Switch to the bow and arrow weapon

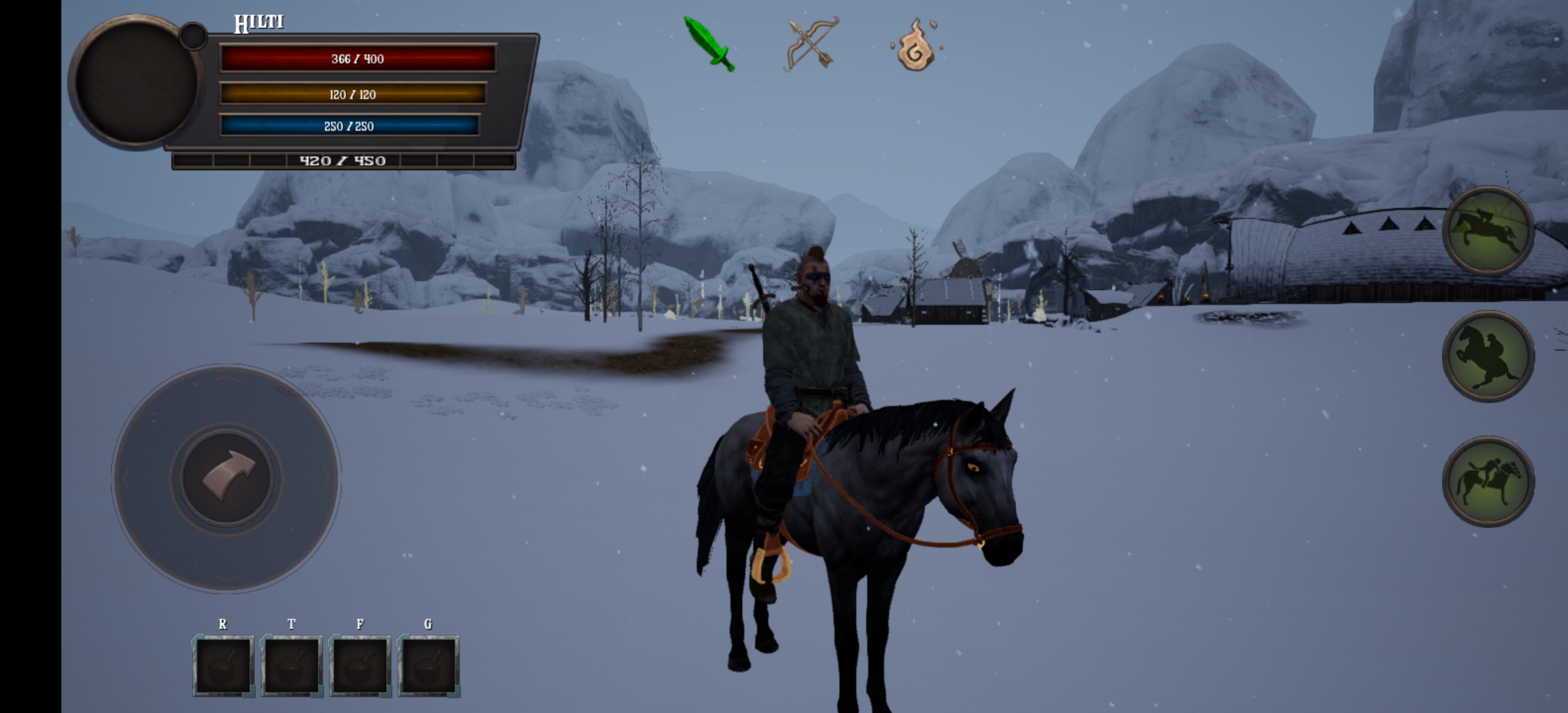pos(811,44)
